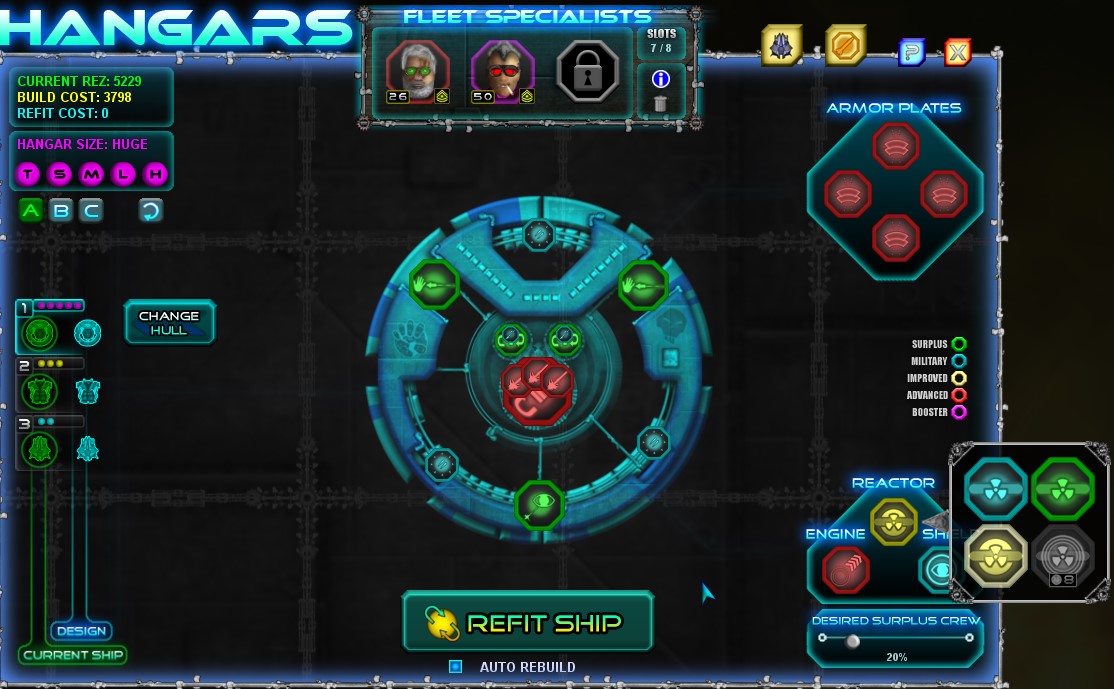Switch to the Current Ship tab

click(x=73, y=655)
